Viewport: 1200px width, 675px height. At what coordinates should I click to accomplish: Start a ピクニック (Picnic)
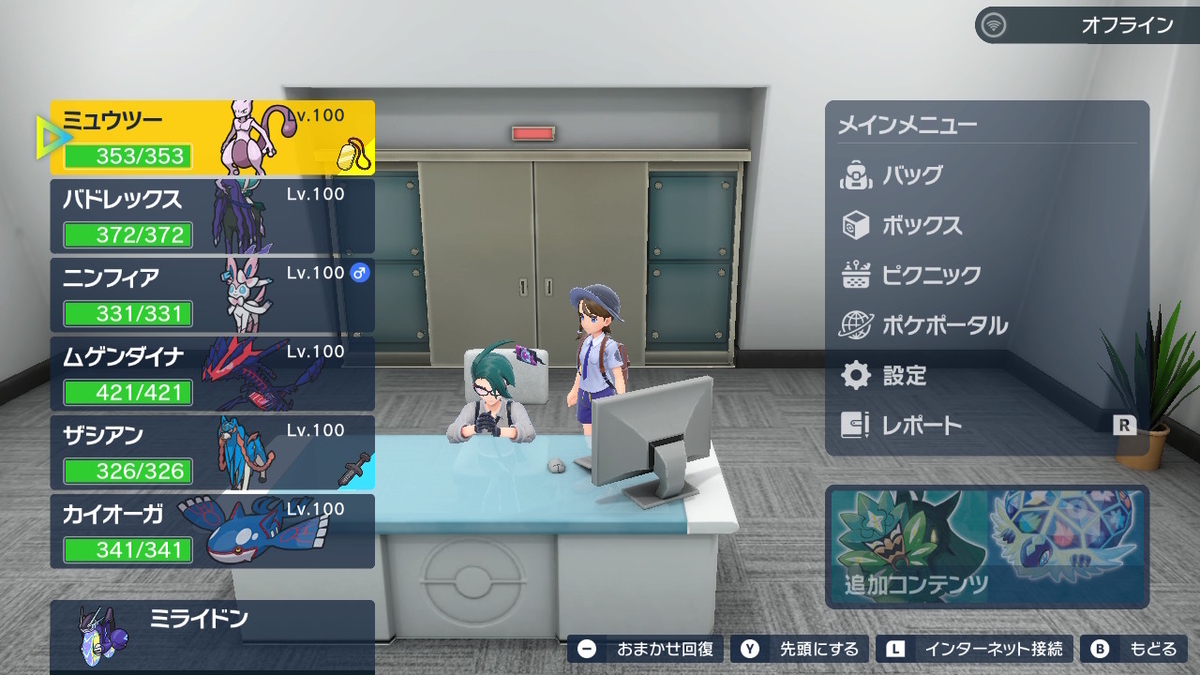tap(930, 276)
